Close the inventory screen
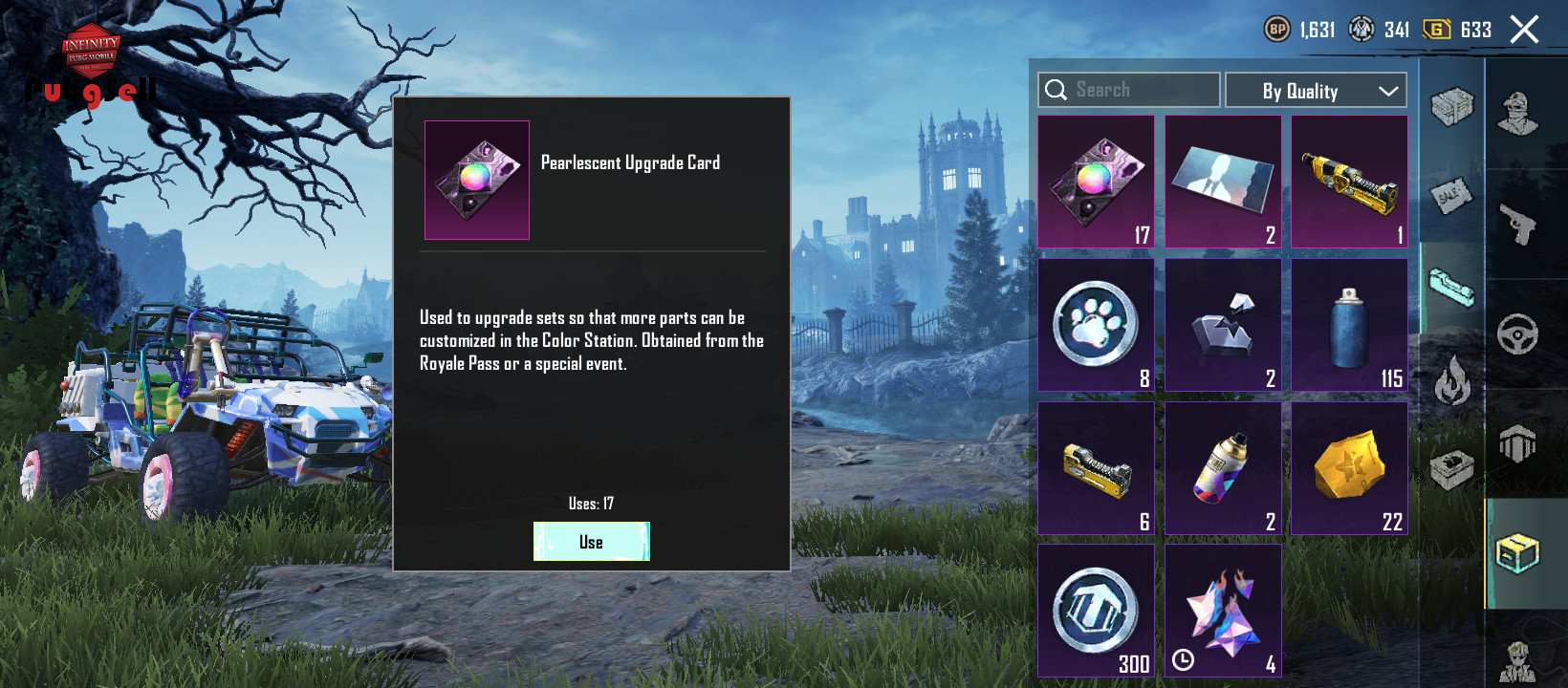The height and width of the screenshot is (688, 1568). (1524, 30)
